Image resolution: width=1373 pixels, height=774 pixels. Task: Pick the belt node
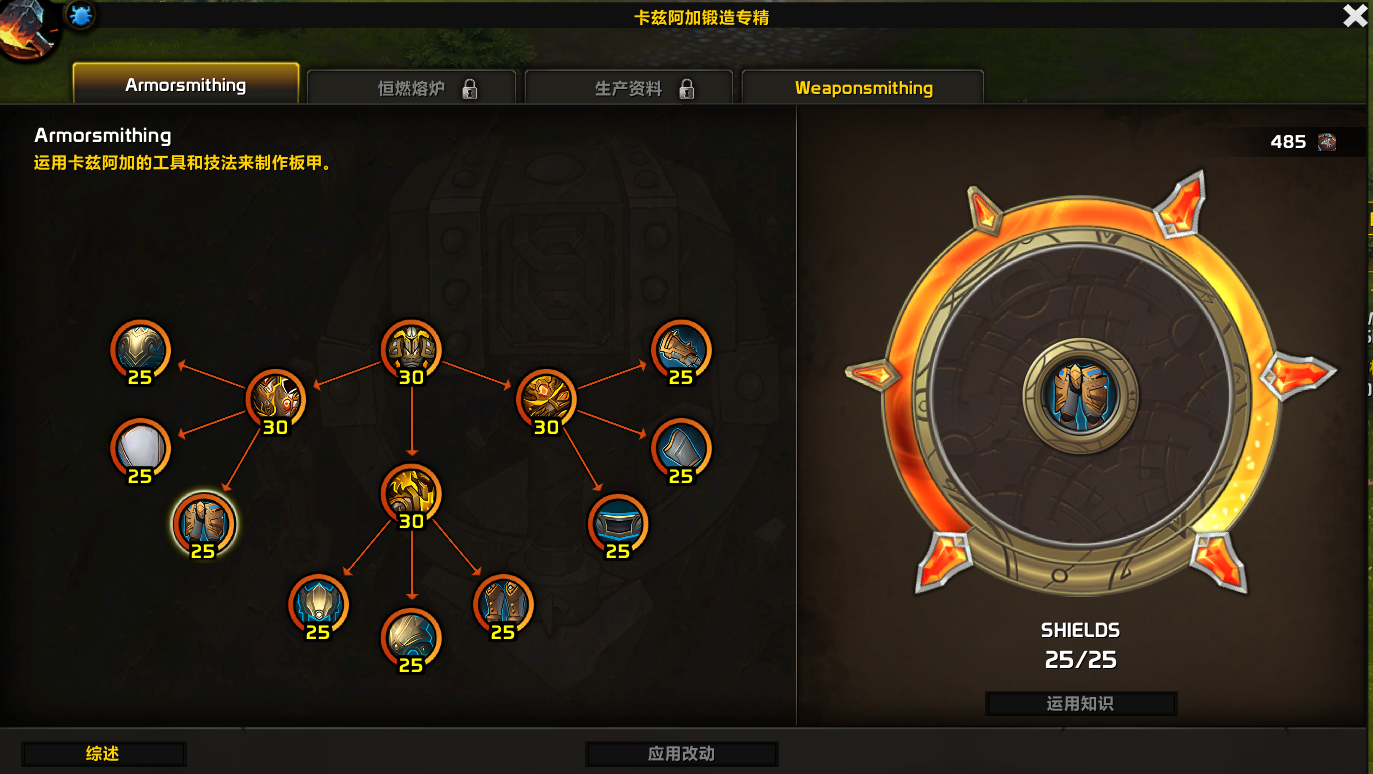(x=618, y=523)
